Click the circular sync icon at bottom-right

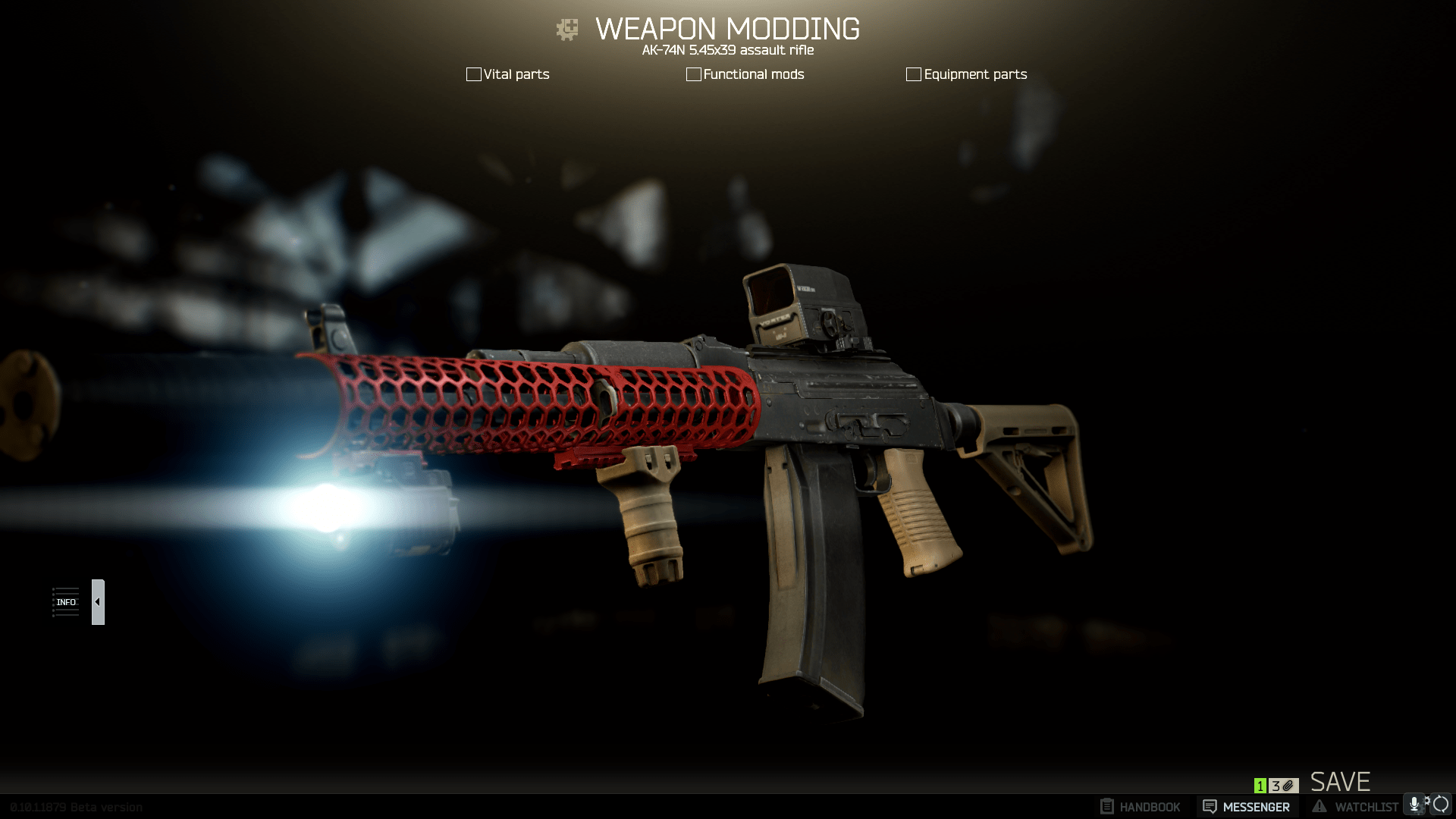click(1442, 805)
